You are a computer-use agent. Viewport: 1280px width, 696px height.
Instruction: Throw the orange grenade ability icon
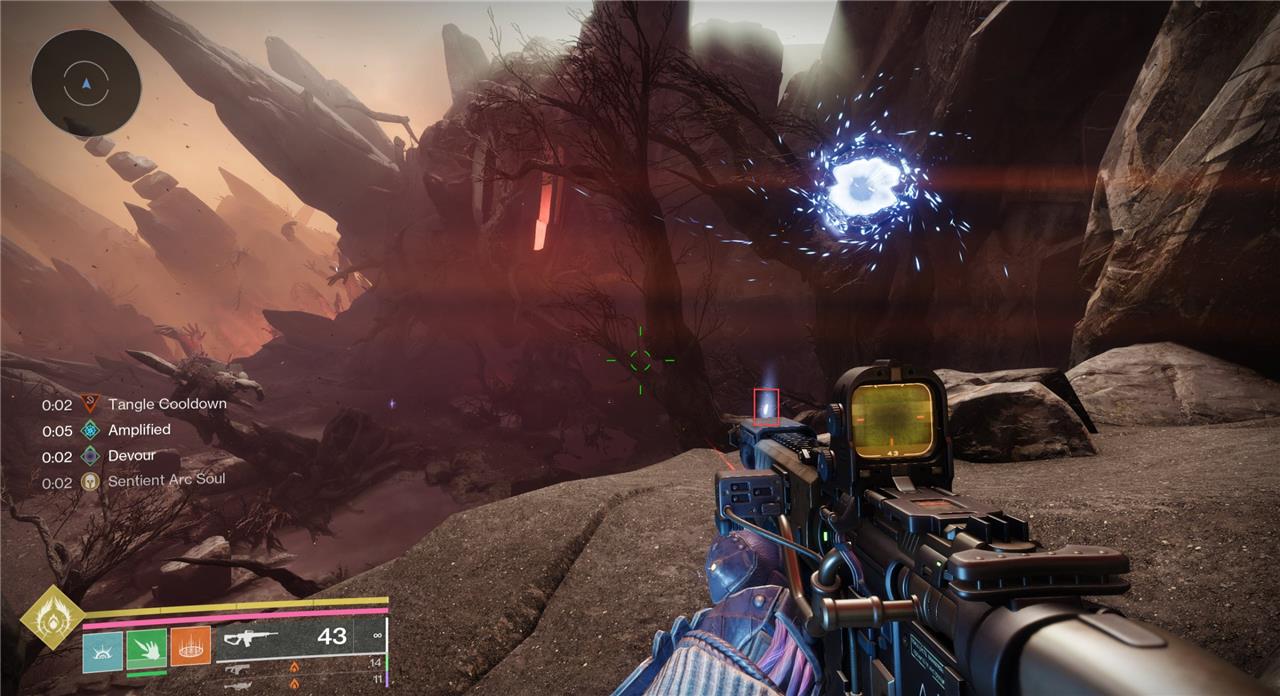click(190, 646)
